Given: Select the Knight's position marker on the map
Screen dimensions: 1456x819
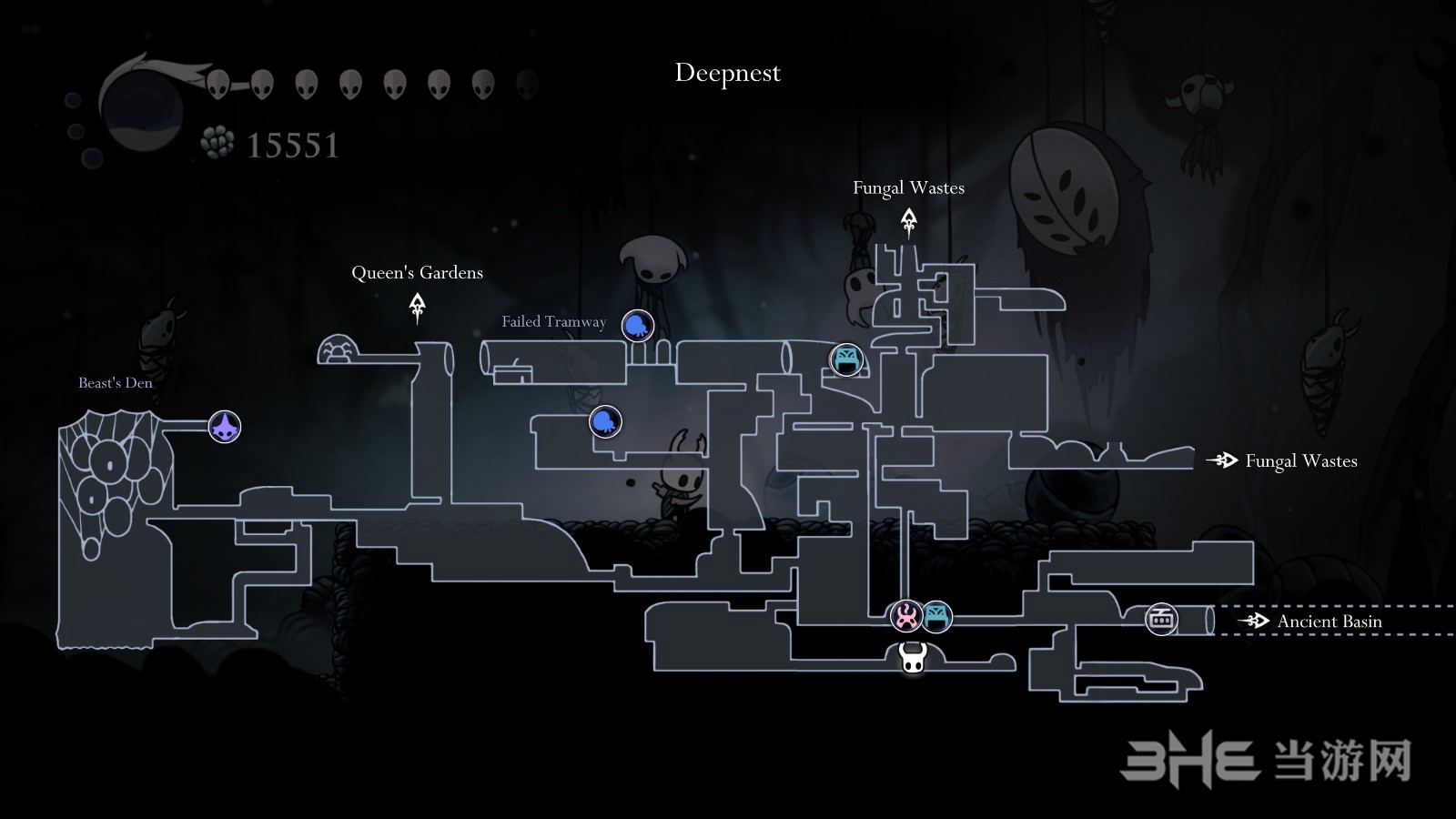Looking at the screenshot, I should pos(913,656).
